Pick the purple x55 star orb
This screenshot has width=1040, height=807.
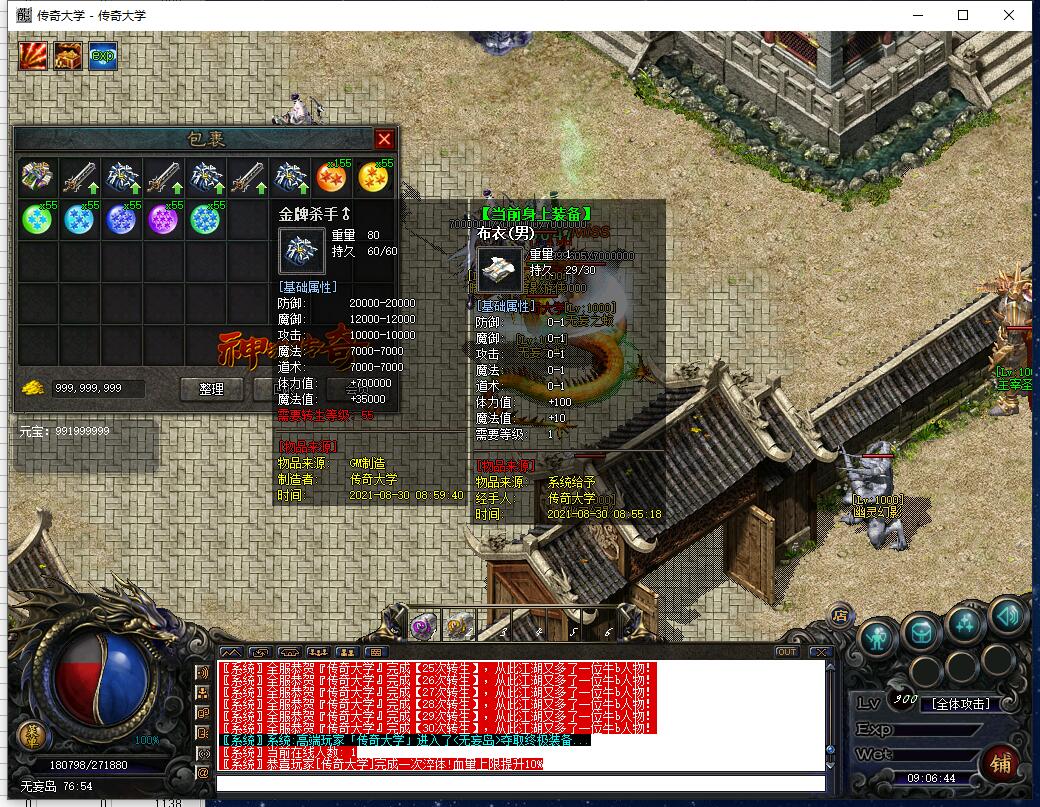pyautogui.click(x=164, y=219)
